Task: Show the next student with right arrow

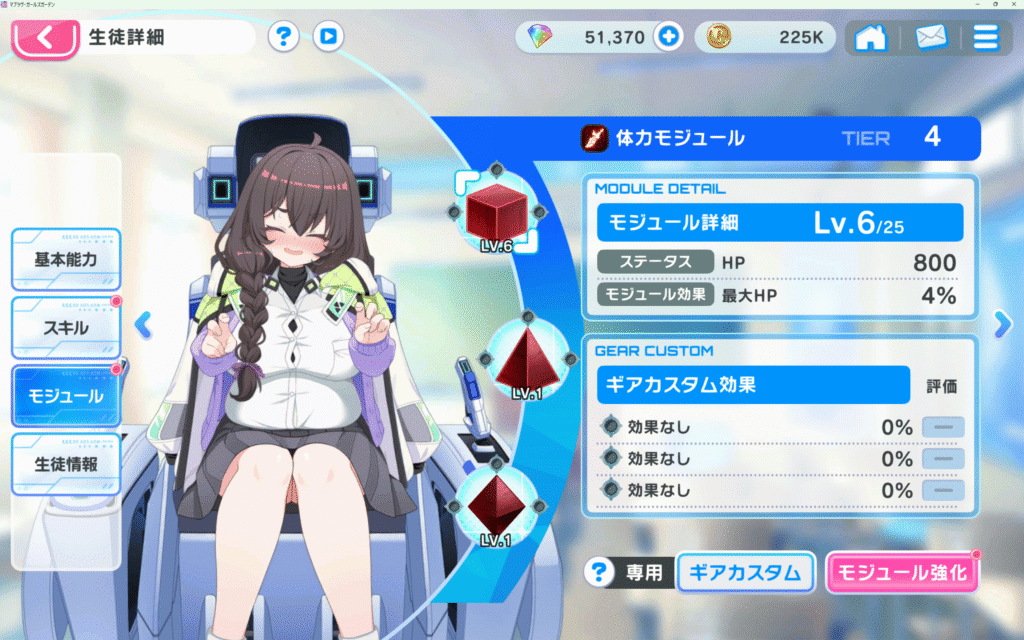Action: tap(1003, 323)
